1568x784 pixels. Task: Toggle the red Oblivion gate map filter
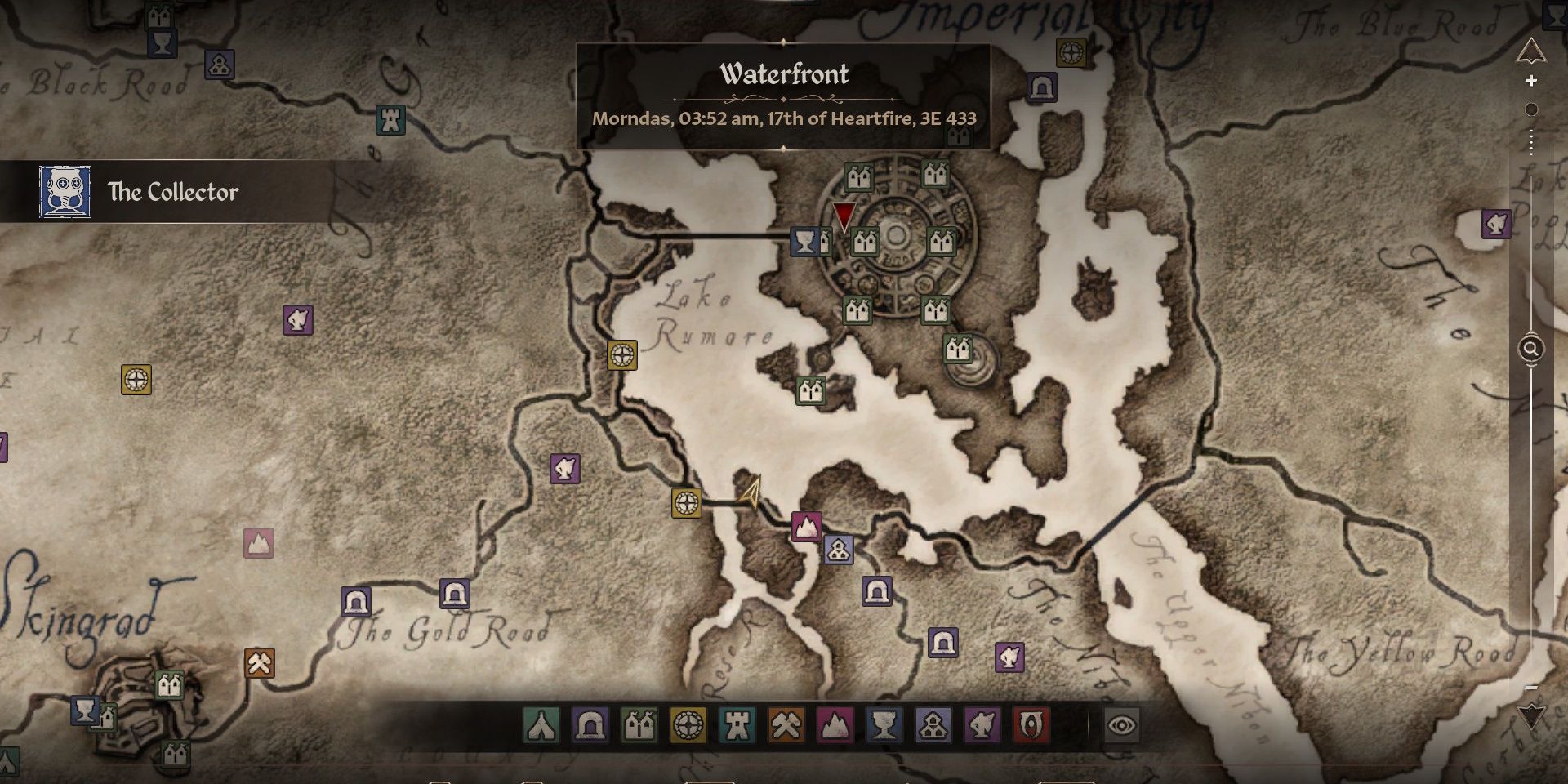1031,725
